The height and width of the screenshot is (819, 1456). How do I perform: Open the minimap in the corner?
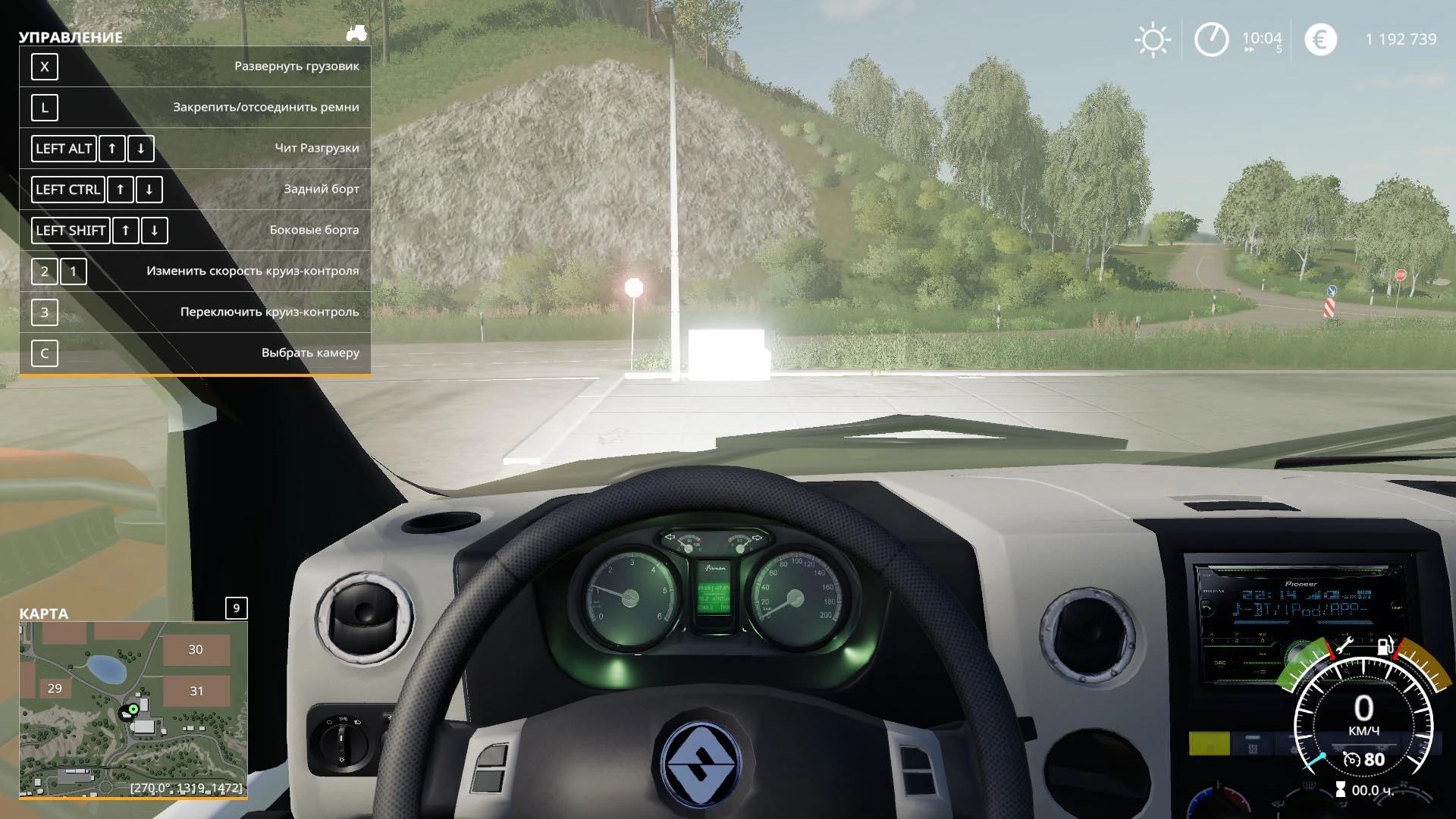coord(133,709)
